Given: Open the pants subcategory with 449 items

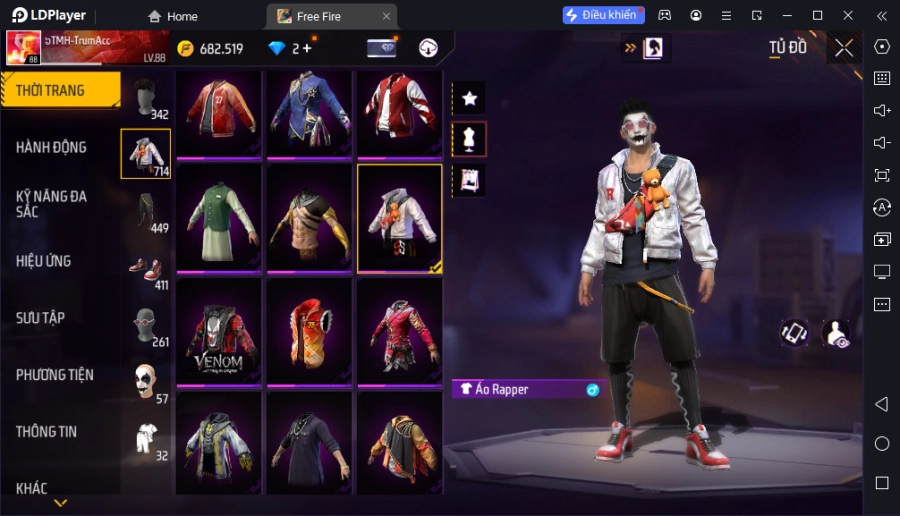Looking at the screenshot, I should click(x=146, y=211).
